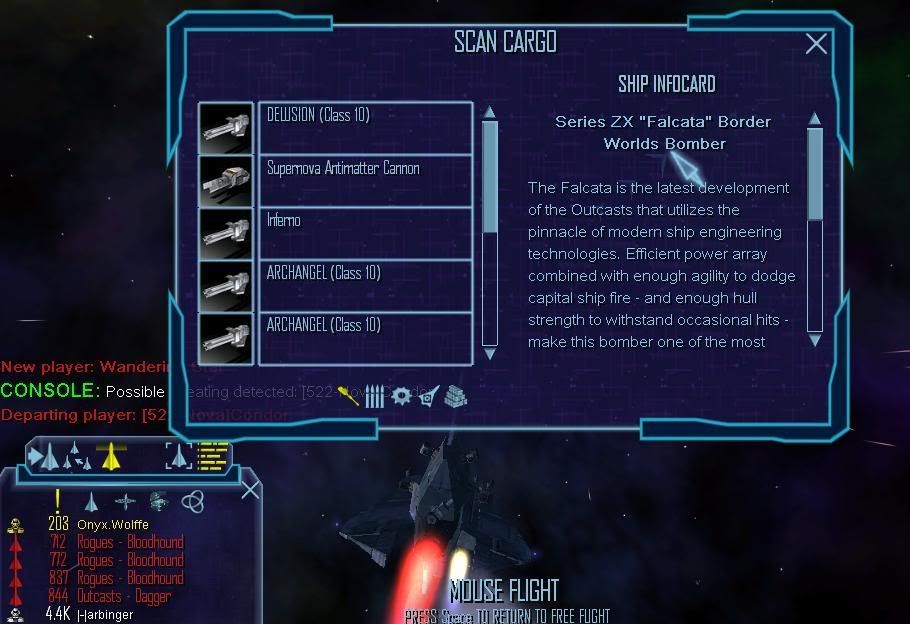Screen dimensions: 910x624
Task: Select Onyx.Wolffe in the contact list
Action: tap(110, 524)
